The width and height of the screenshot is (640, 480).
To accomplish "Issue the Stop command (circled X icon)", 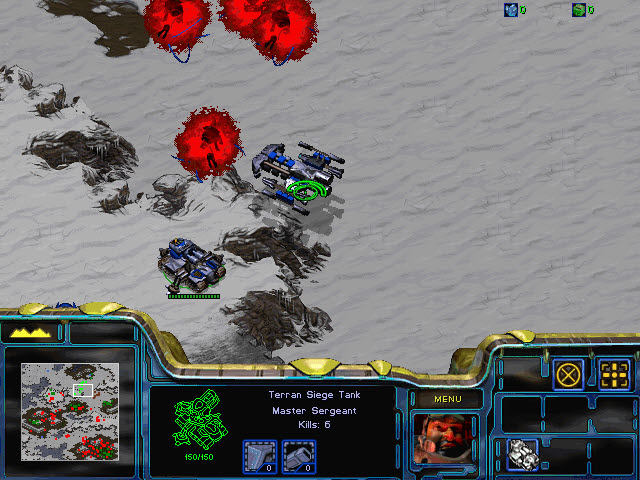I will tap(569, 374).
